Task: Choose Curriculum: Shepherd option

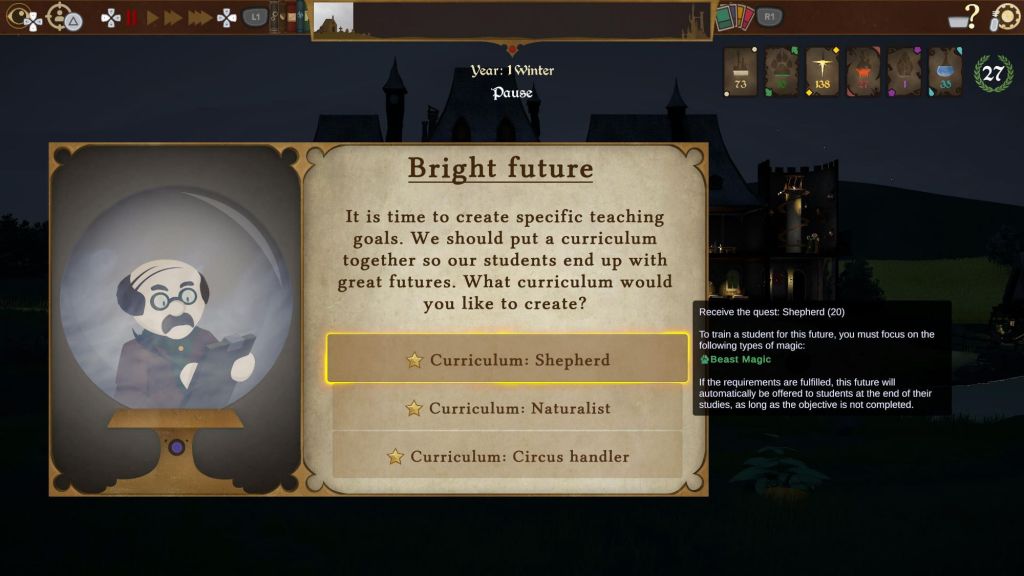Action: pyautogui.click(x=507, y=360)
